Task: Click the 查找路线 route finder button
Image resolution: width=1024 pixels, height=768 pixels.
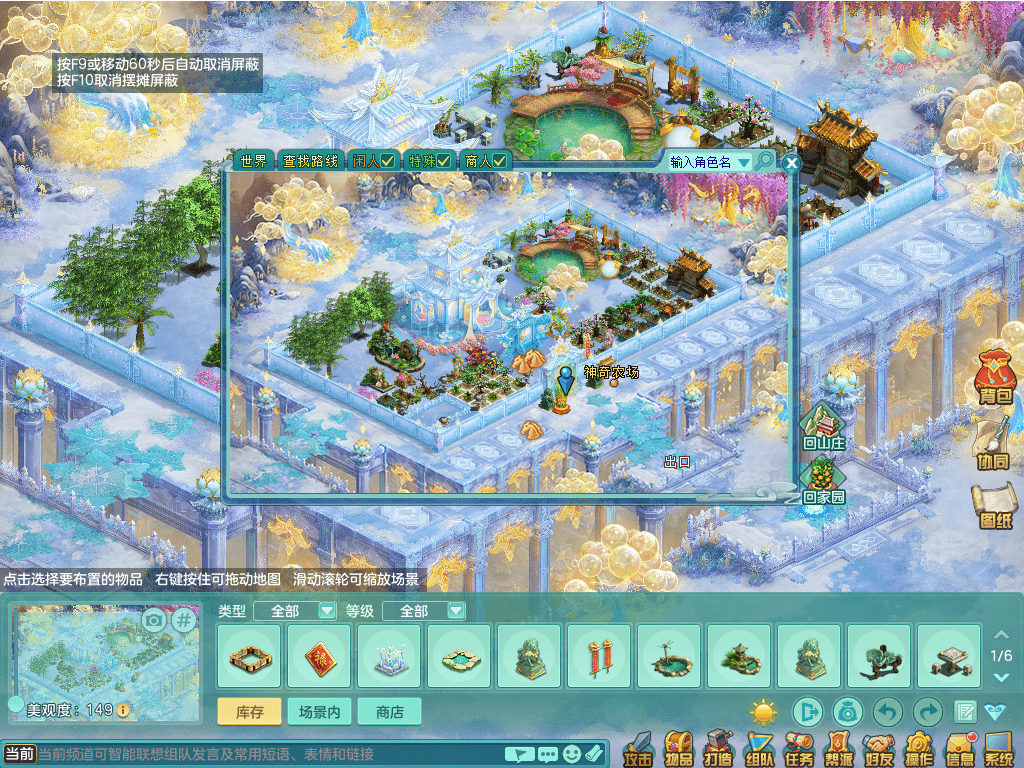Action: [309, 161]
